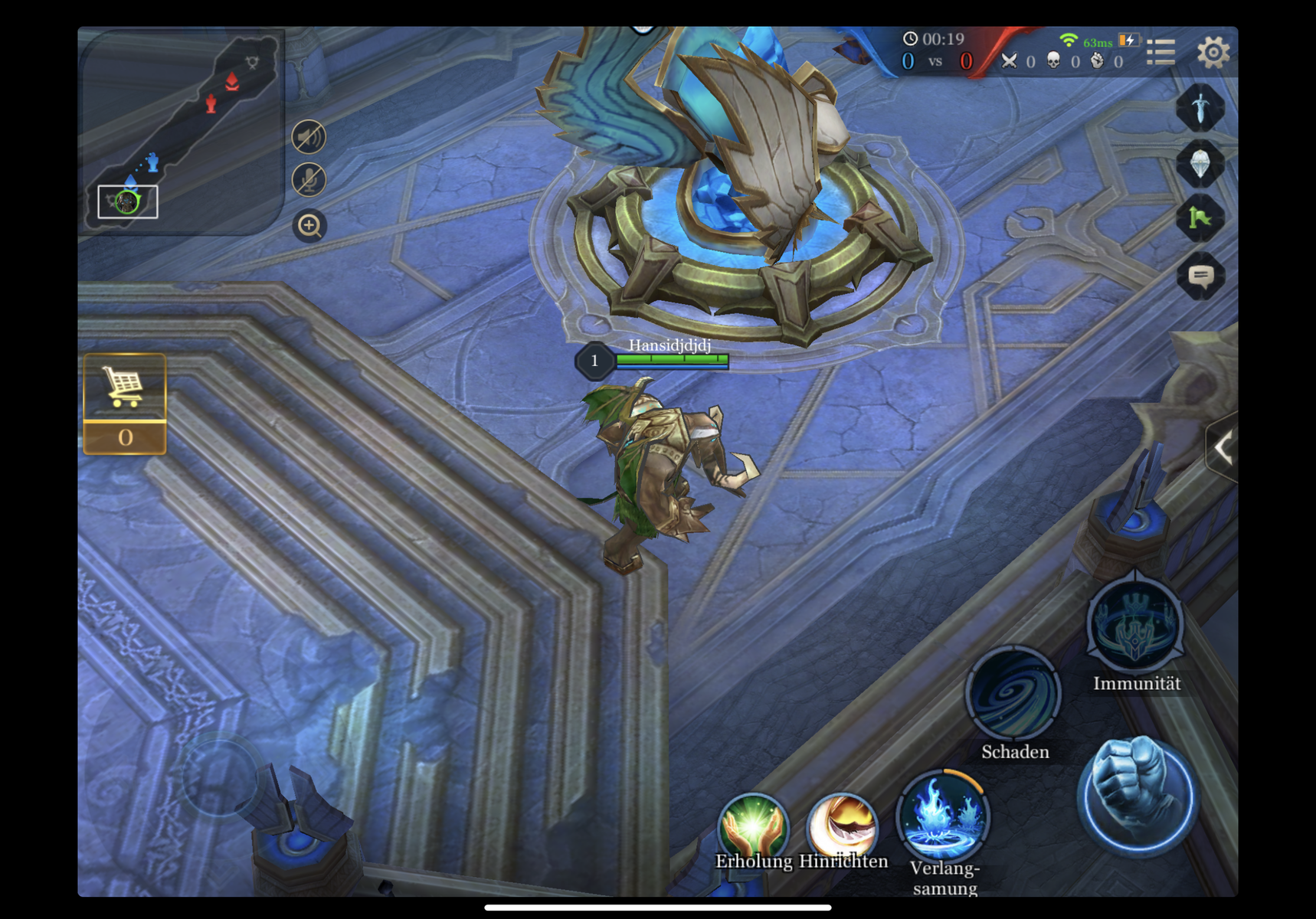Click the magnifier zoom button
Image resolution: width=1316 pixels, height=919 pixels.
[x=309, y=226]
